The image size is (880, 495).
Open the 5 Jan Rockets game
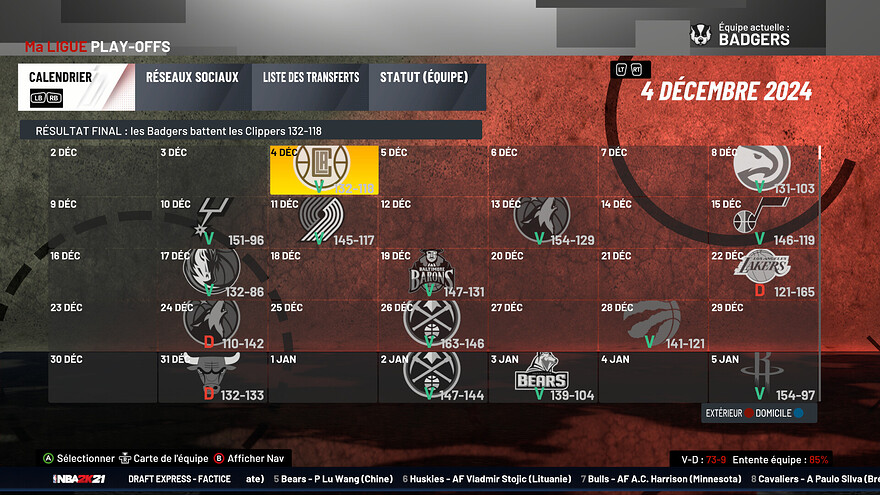coord(762,376)
